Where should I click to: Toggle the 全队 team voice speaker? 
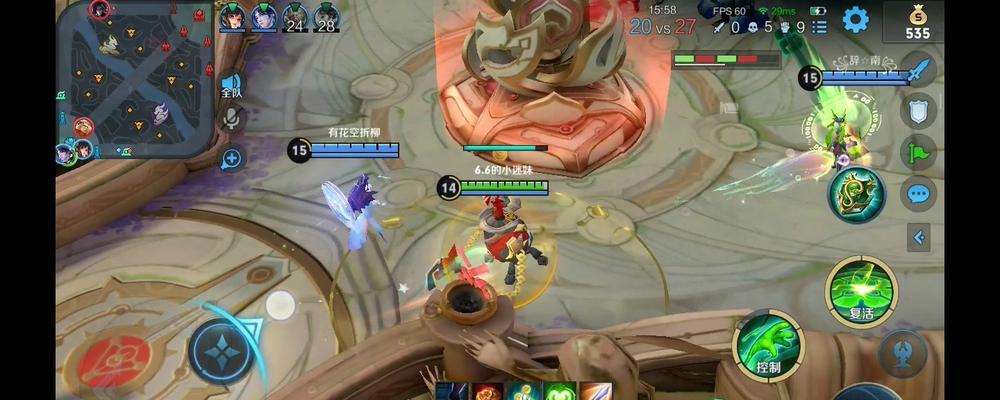coord(231,85)
